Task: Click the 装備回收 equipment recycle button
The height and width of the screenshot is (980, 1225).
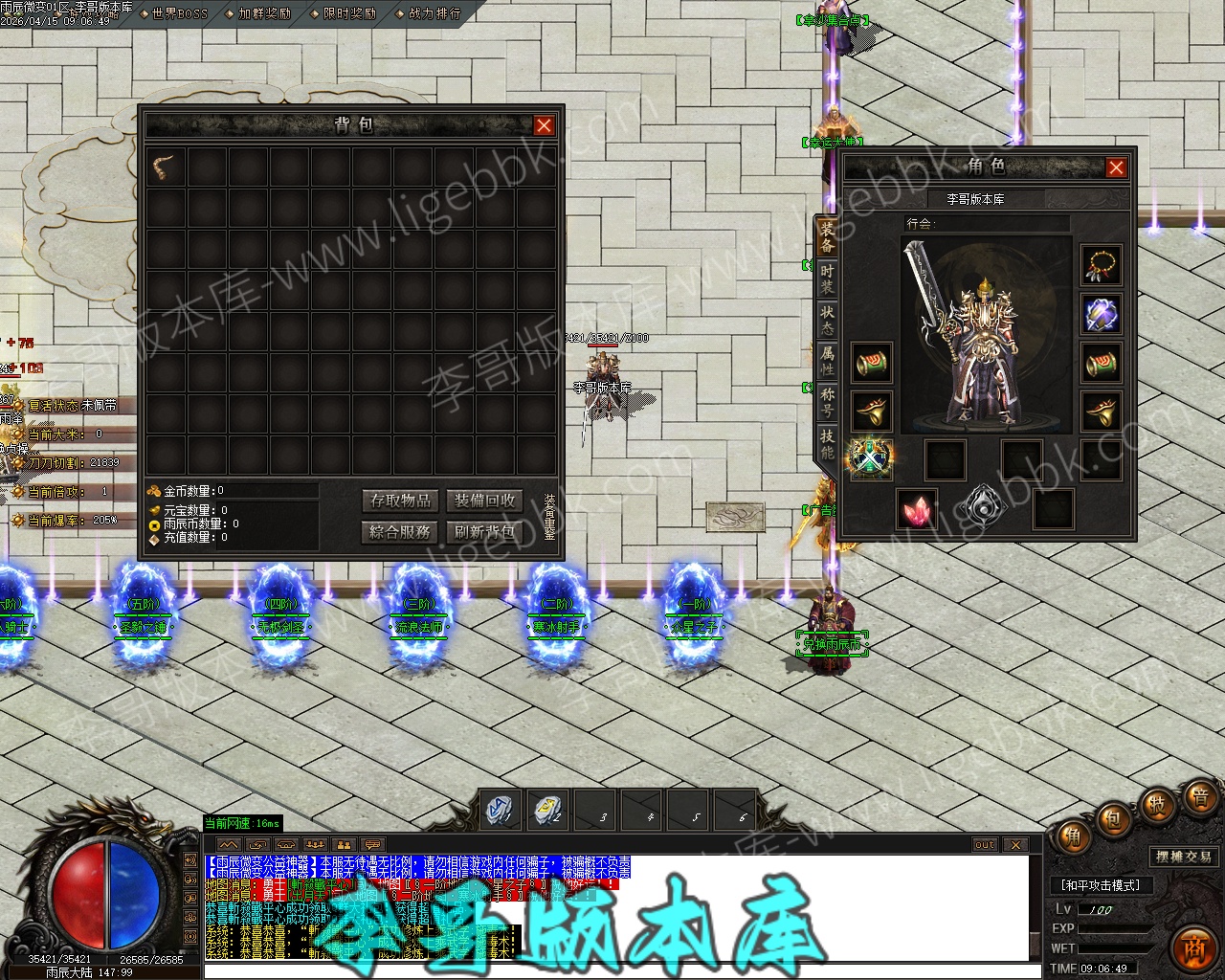Action: (x=485, y=501)
